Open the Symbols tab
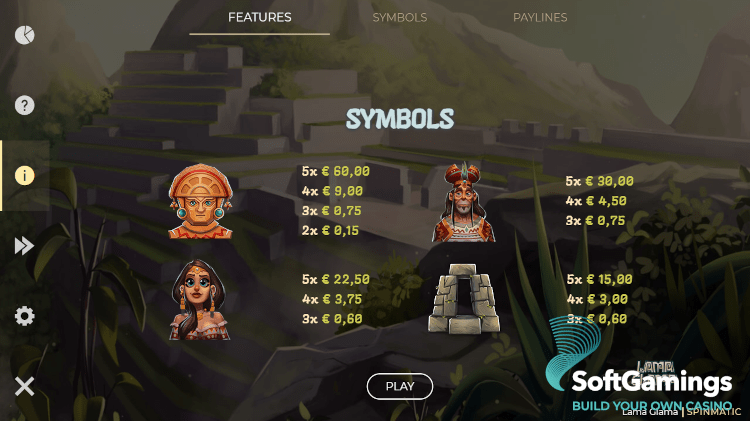750x421 pixels. pyautogui.click(x=399, y=18)
